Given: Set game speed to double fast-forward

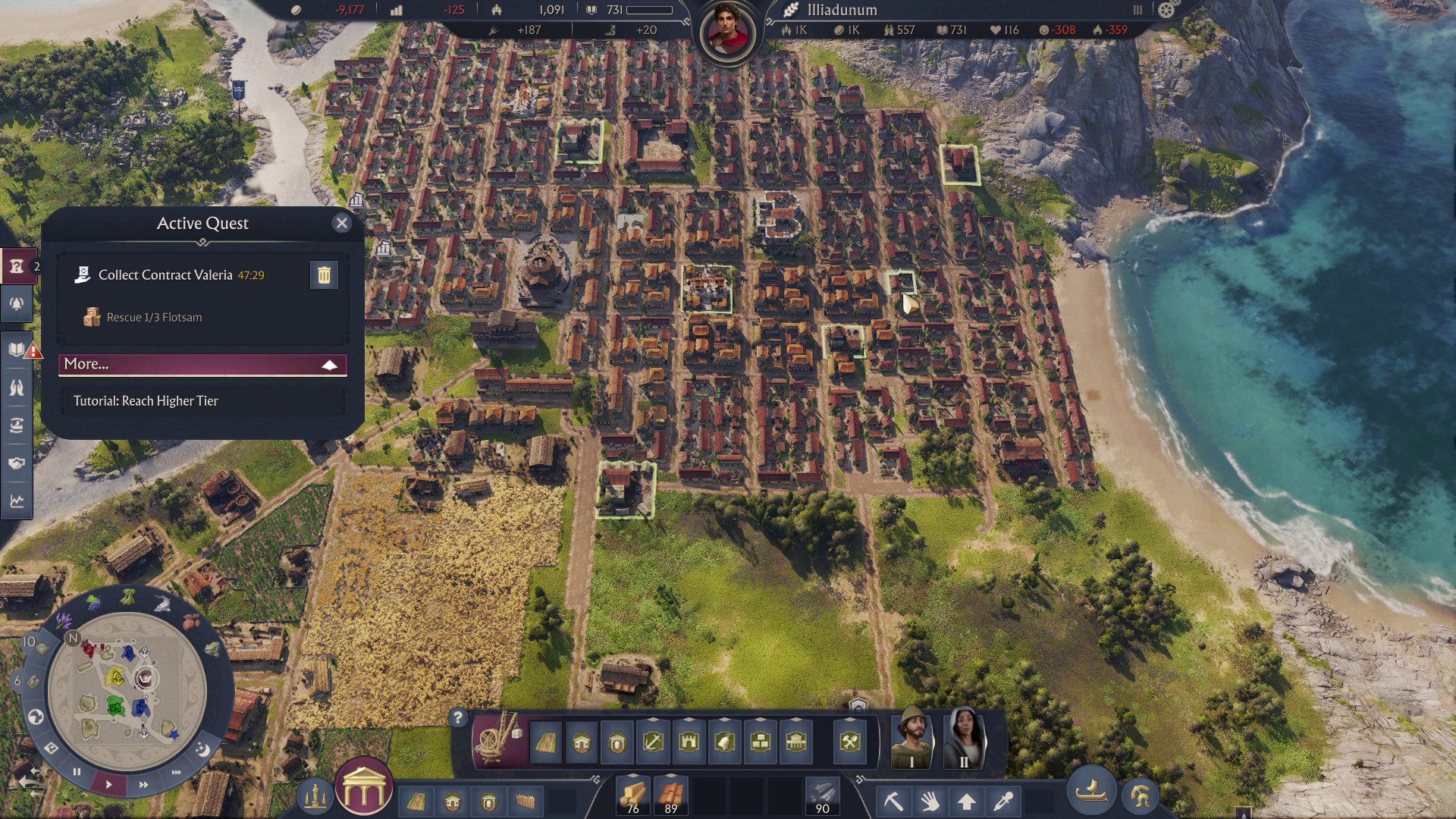Looking at the screenshot, I should [143, 784].
